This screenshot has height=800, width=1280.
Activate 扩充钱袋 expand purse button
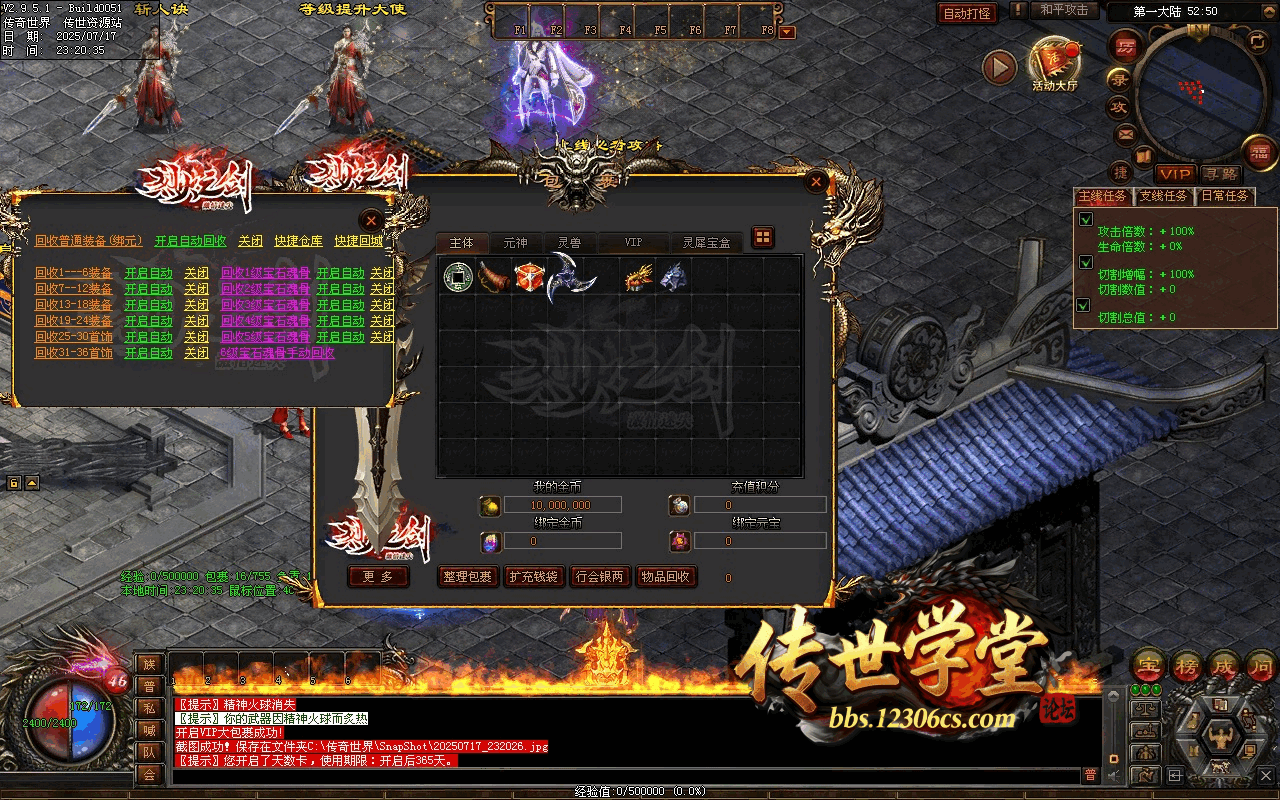point(534,577)
